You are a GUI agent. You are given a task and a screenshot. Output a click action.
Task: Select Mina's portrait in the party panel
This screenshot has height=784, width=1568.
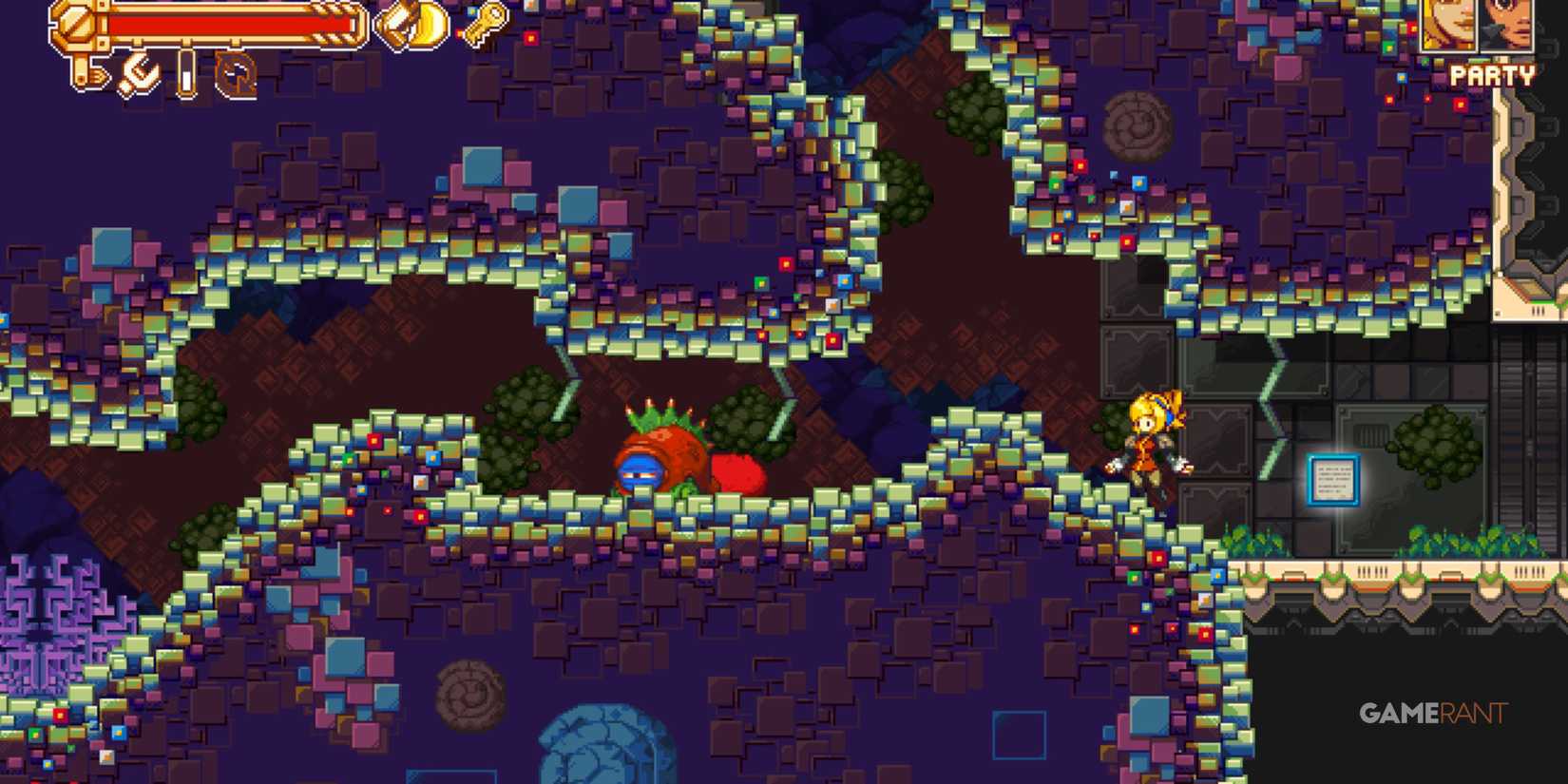click(x=1507, y=26)
